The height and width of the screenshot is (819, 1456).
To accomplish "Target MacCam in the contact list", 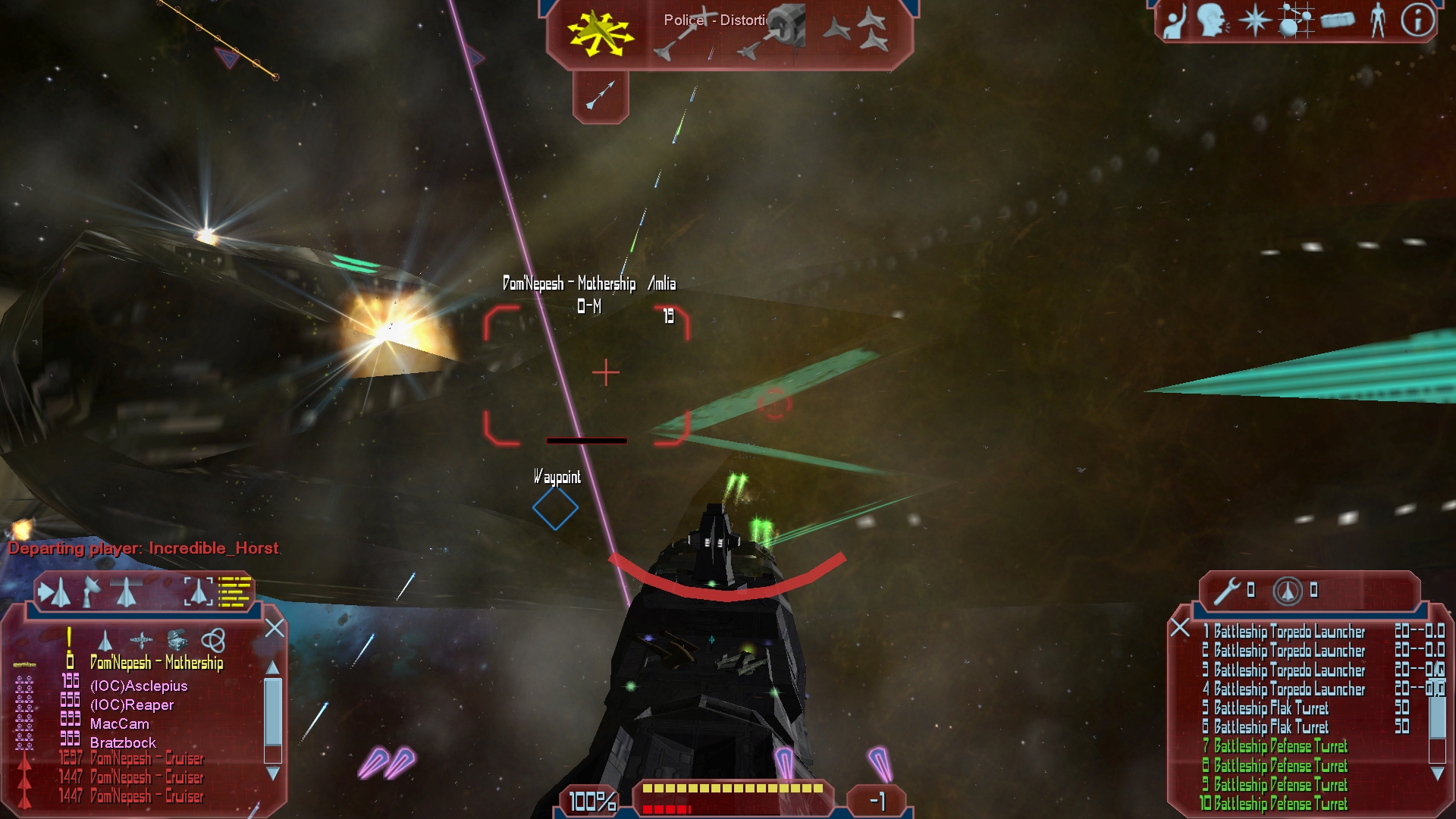I will pos(120,724).
